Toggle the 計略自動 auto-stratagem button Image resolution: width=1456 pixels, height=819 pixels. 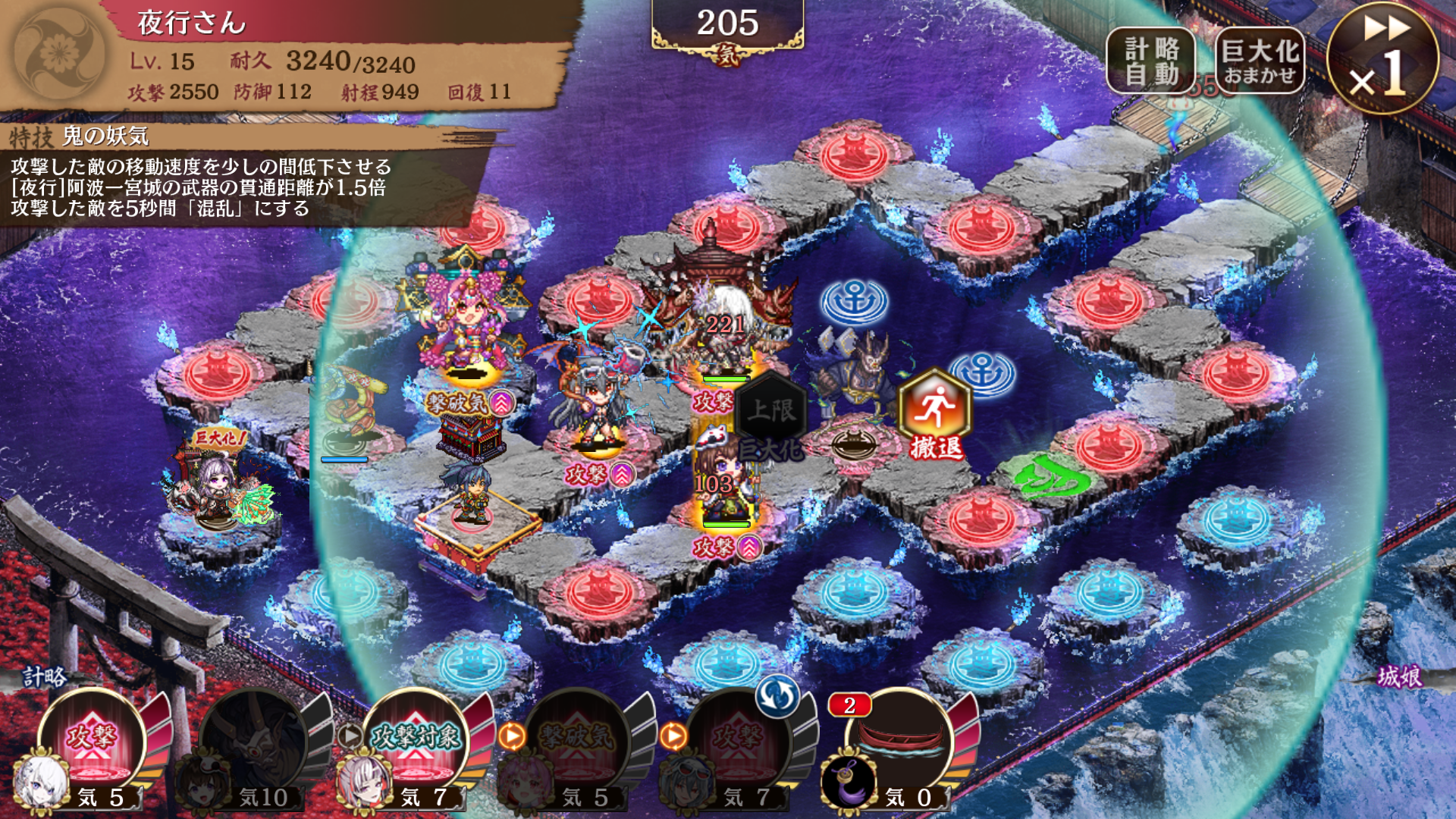(x=1150, y=61)
